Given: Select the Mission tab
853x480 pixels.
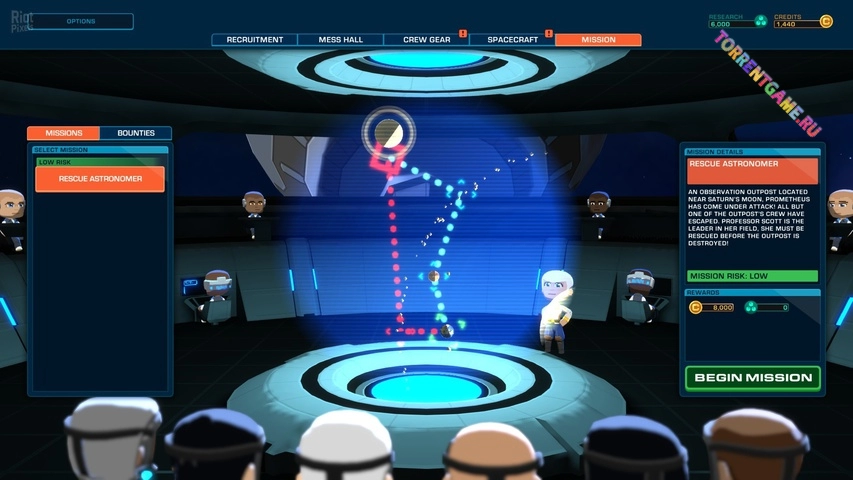Looking at the screenshot, I should 598,40.
